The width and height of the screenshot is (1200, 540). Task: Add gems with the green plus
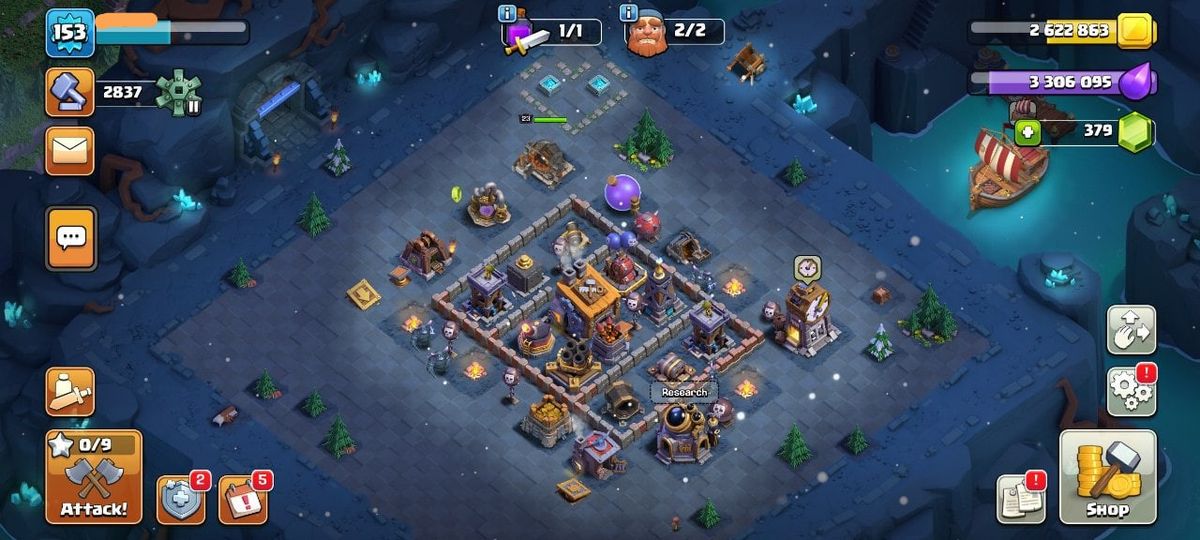[1027, 132]
